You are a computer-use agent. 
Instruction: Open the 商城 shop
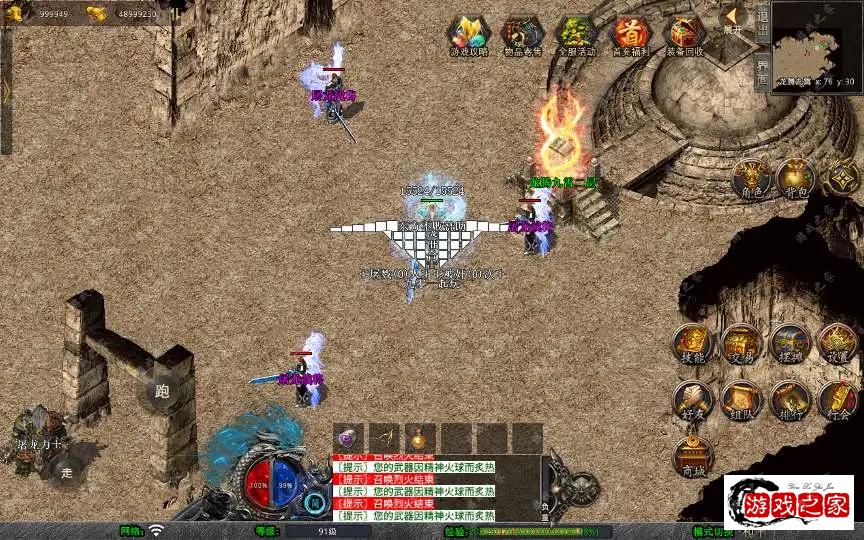(x=692, y=456)
